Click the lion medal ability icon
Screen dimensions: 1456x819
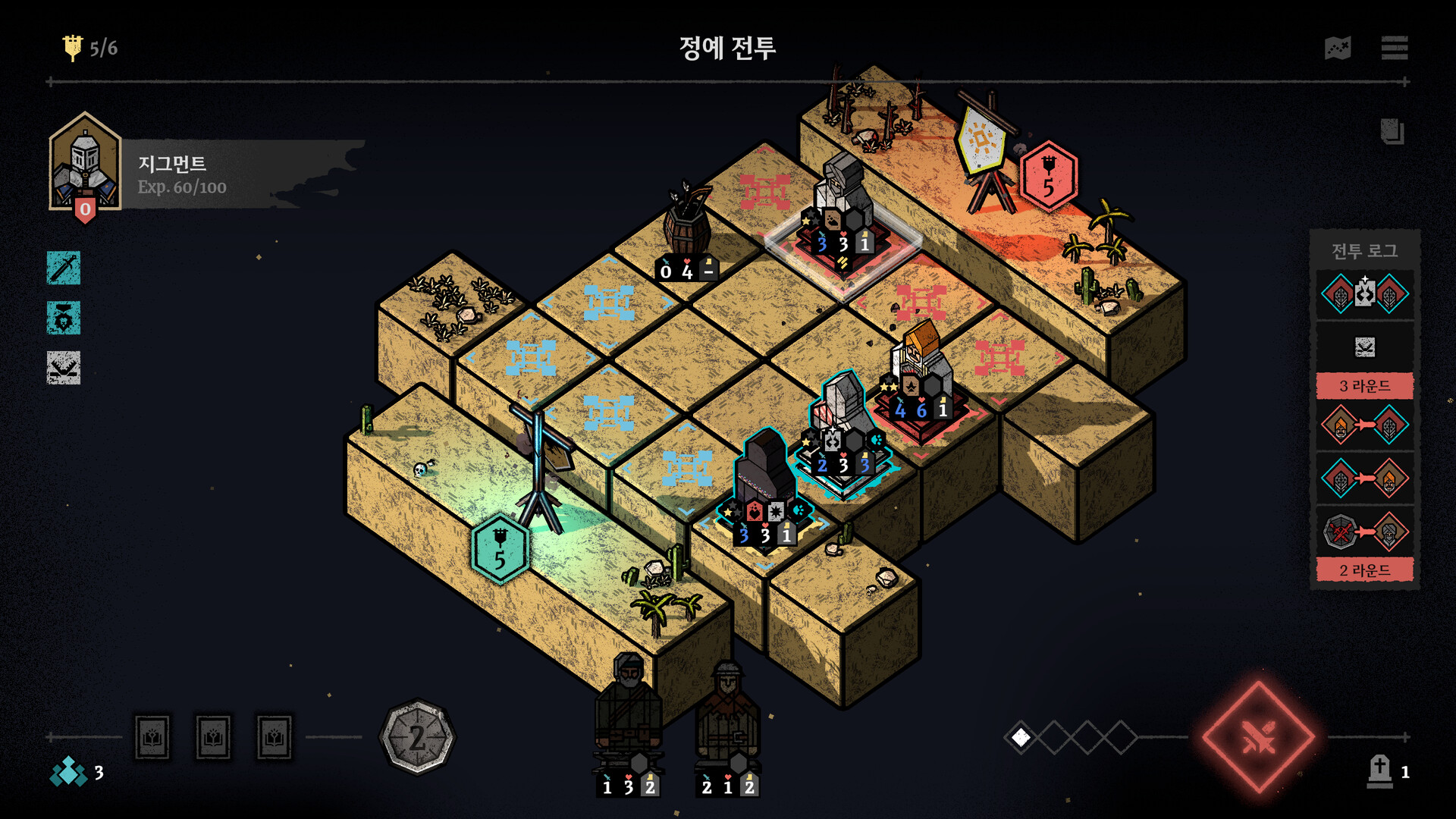point(64,318)
